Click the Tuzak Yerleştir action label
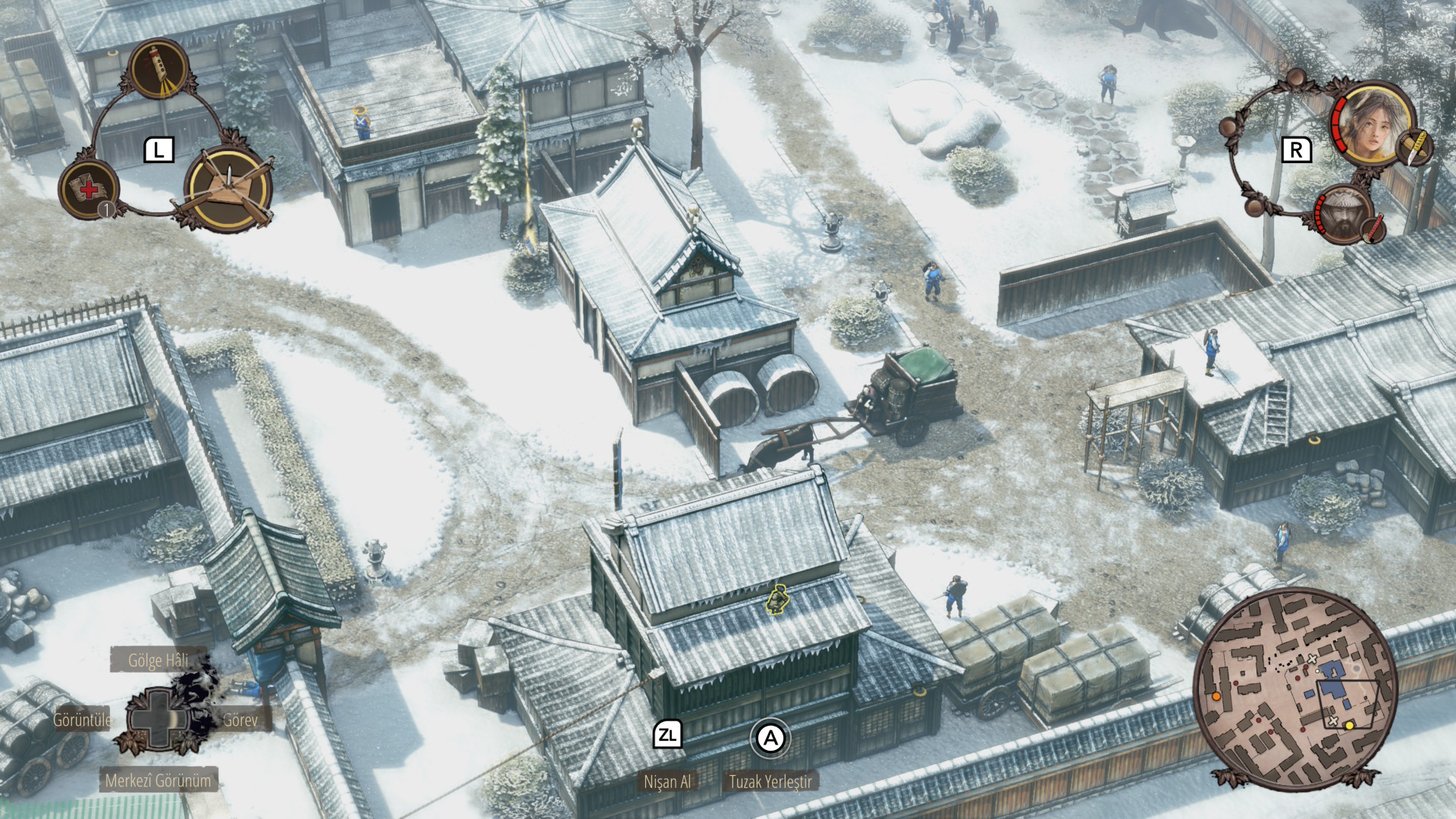Viewport: 1456px width, 819px height. (770, 782)
